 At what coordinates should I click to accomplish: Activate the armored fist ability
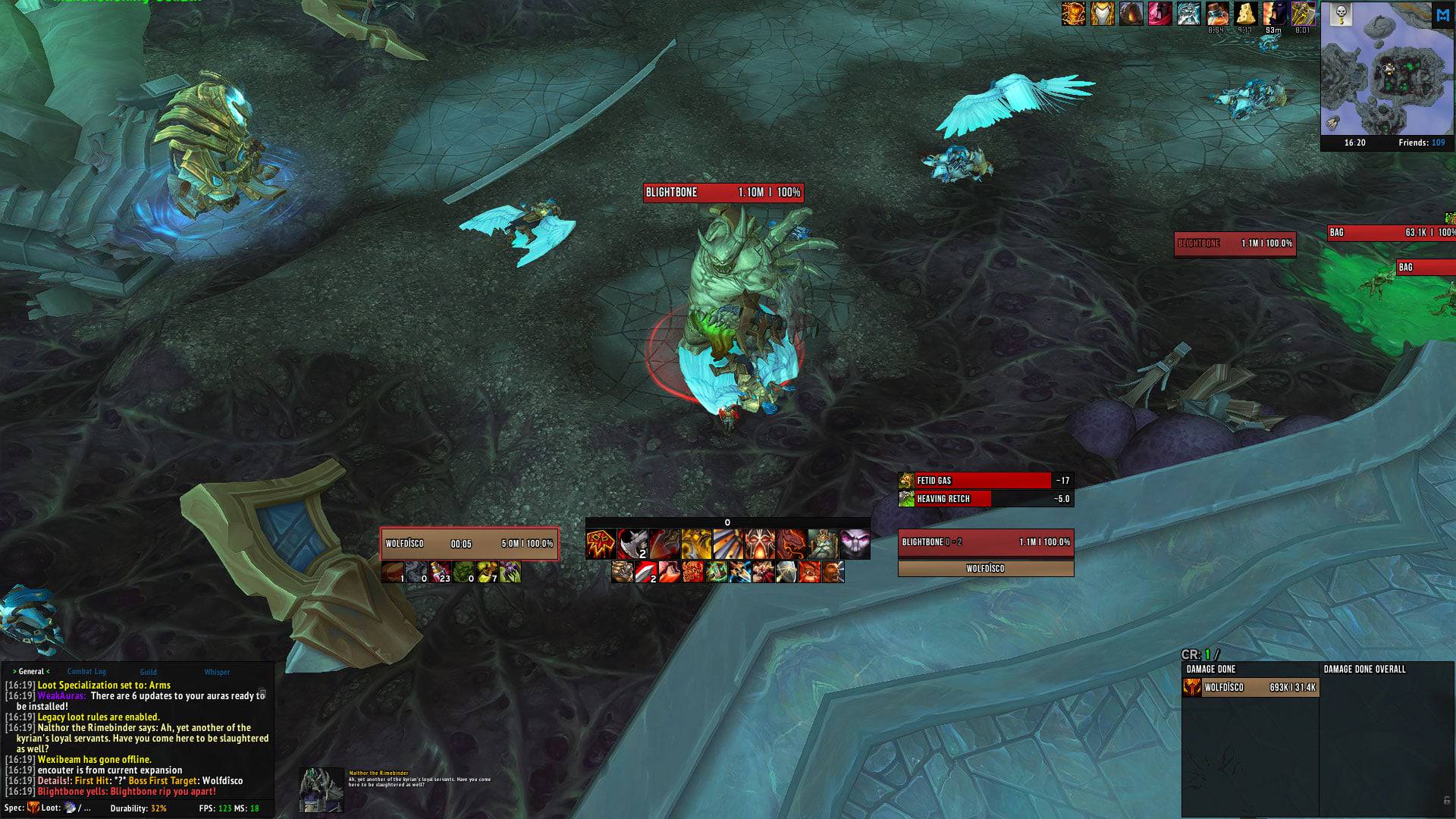(x=622, y=572)
